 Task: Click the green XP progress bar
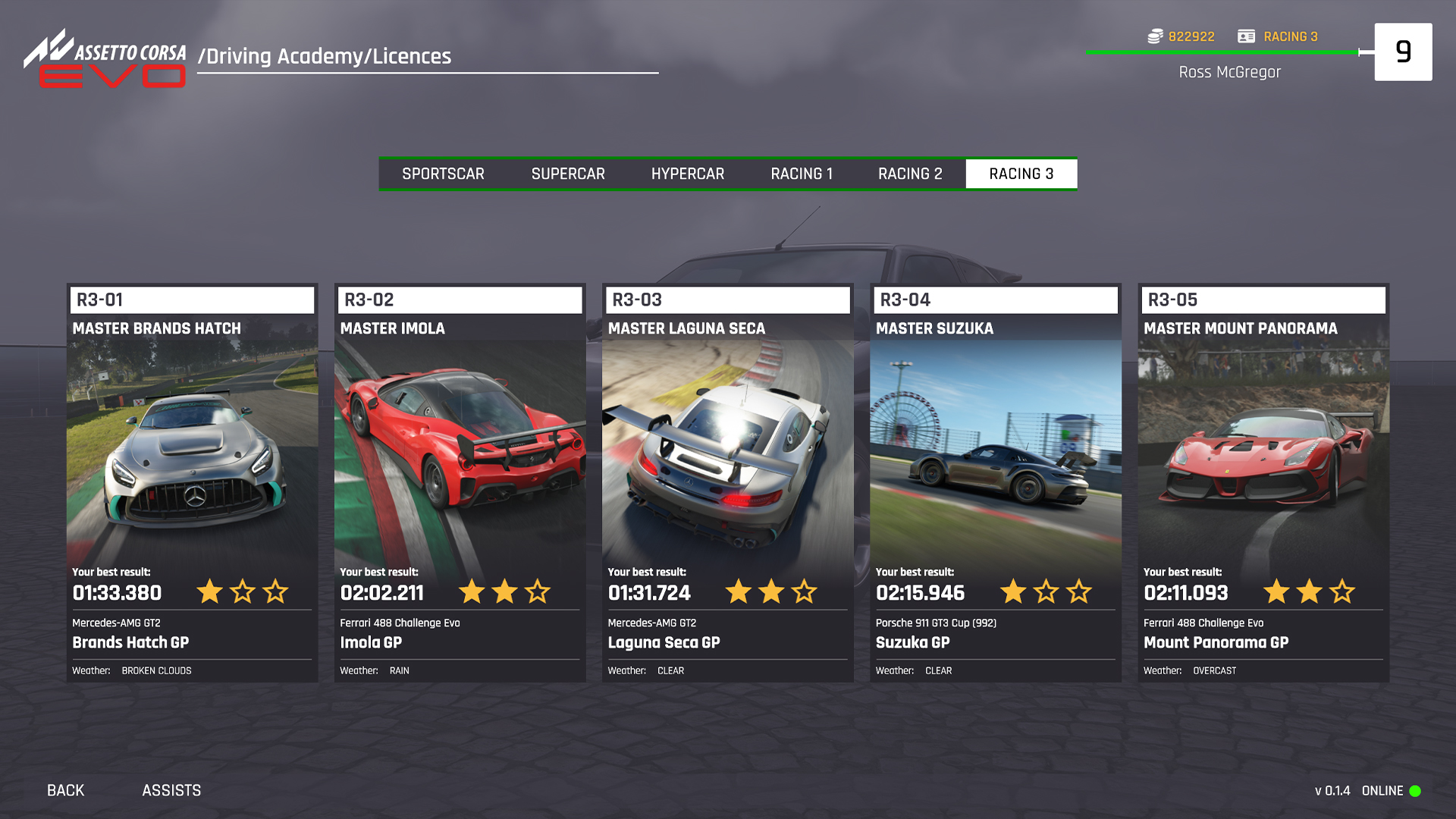click(x=1221, y=52)
